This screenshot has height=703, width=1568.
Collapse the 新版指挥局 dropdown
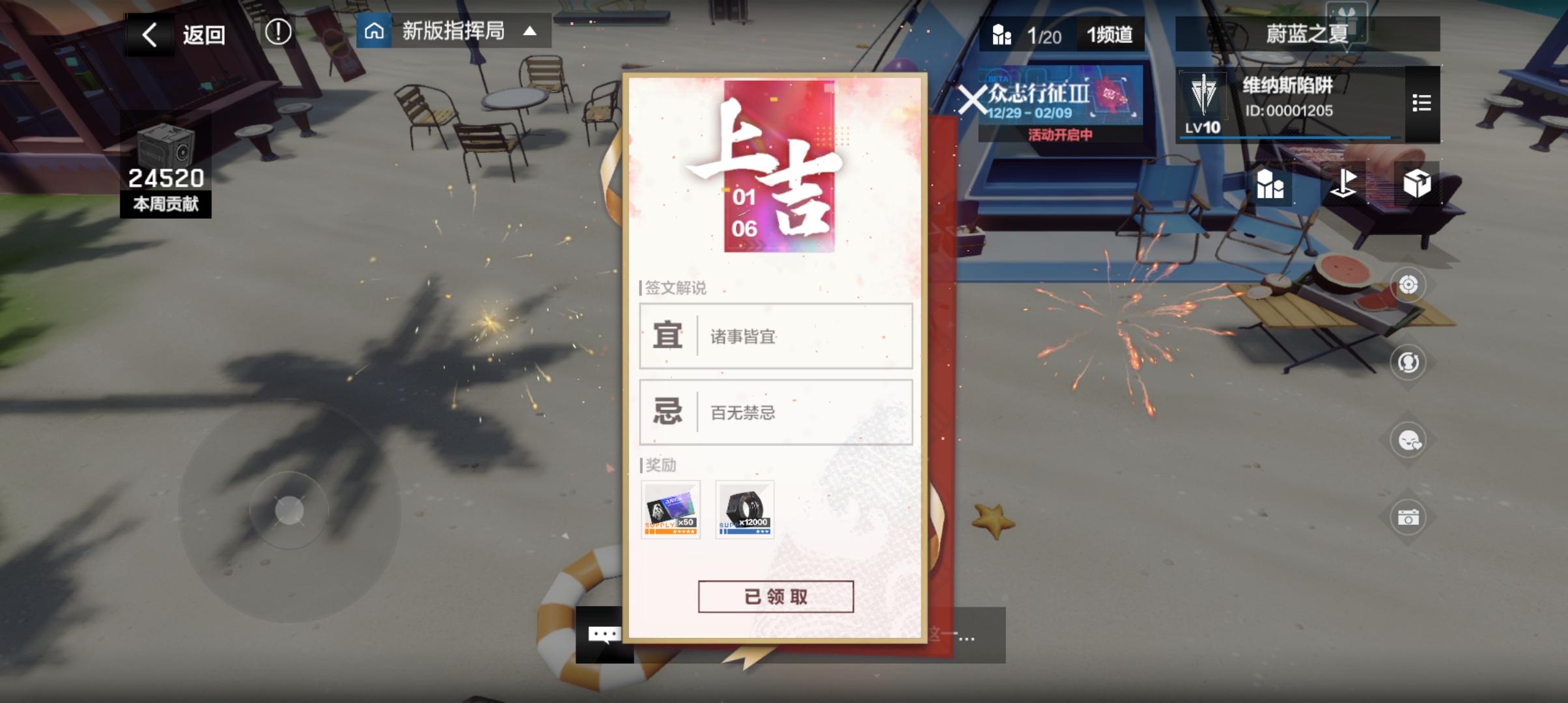(532, 32)
